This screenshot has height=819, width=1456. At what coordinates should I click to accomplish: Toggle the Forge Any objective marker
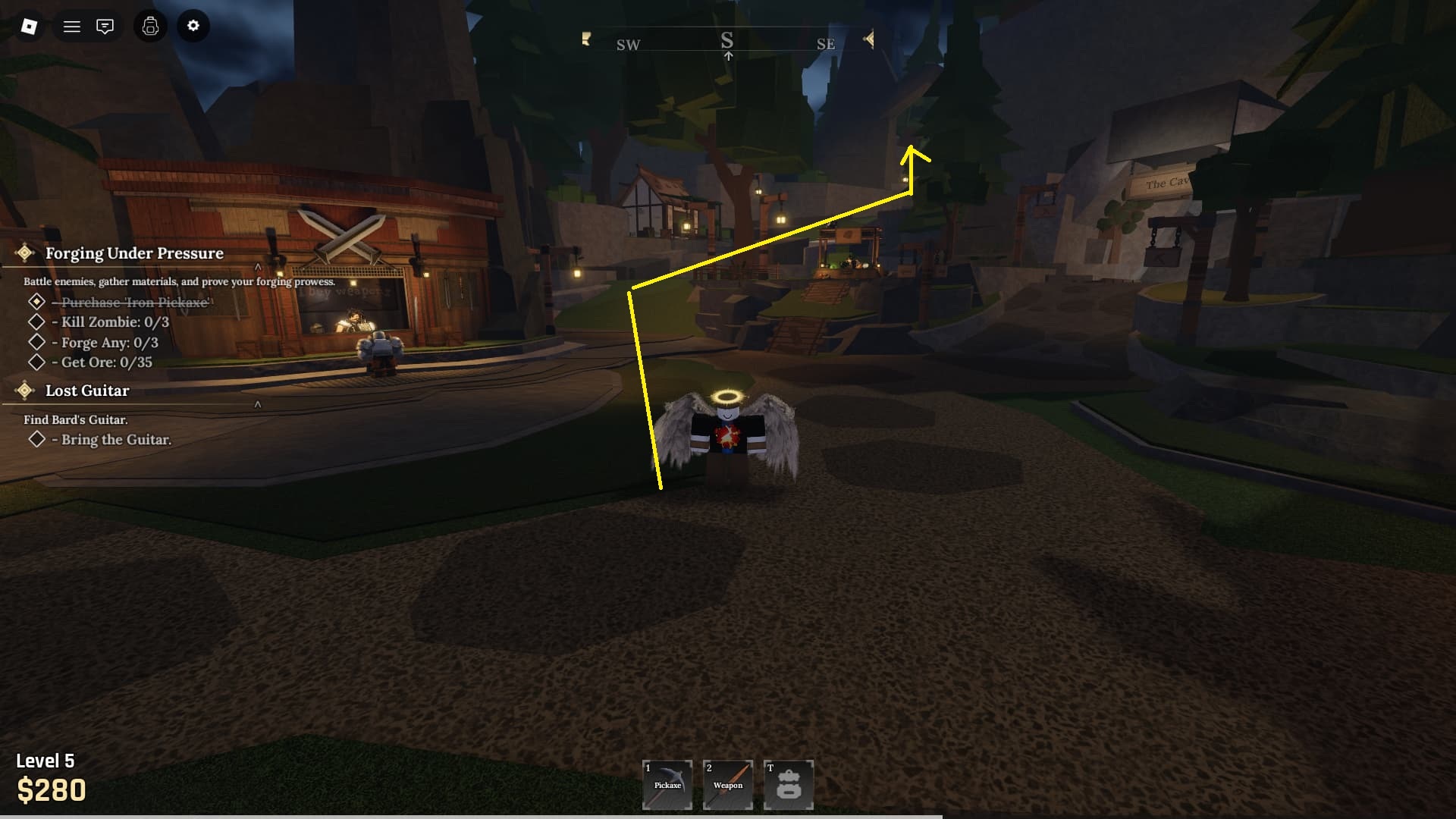[x=36, y=342]
